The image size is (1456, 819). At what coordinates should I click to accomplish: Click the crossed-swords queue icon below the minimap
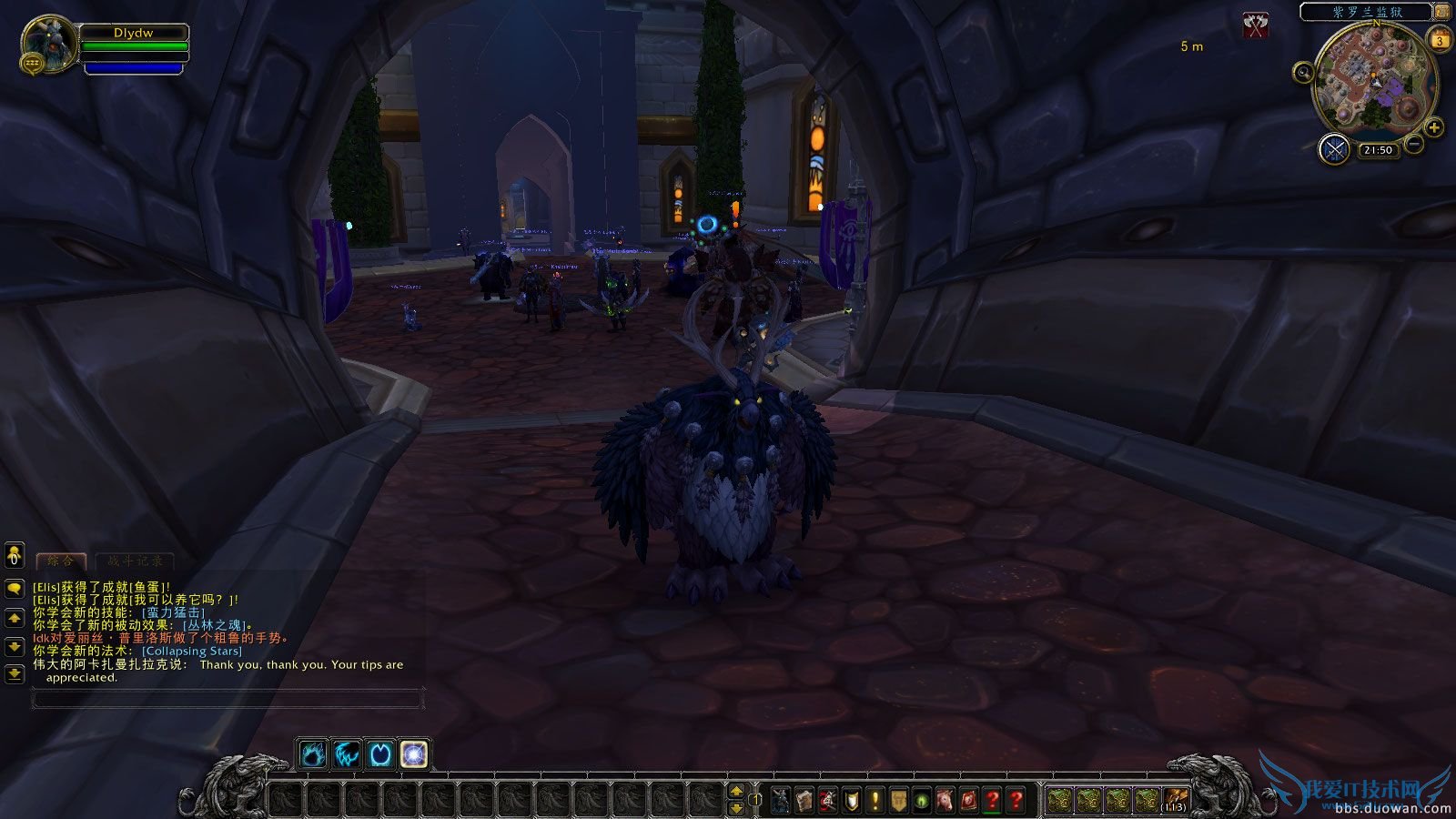click(x=1333, y=147)
